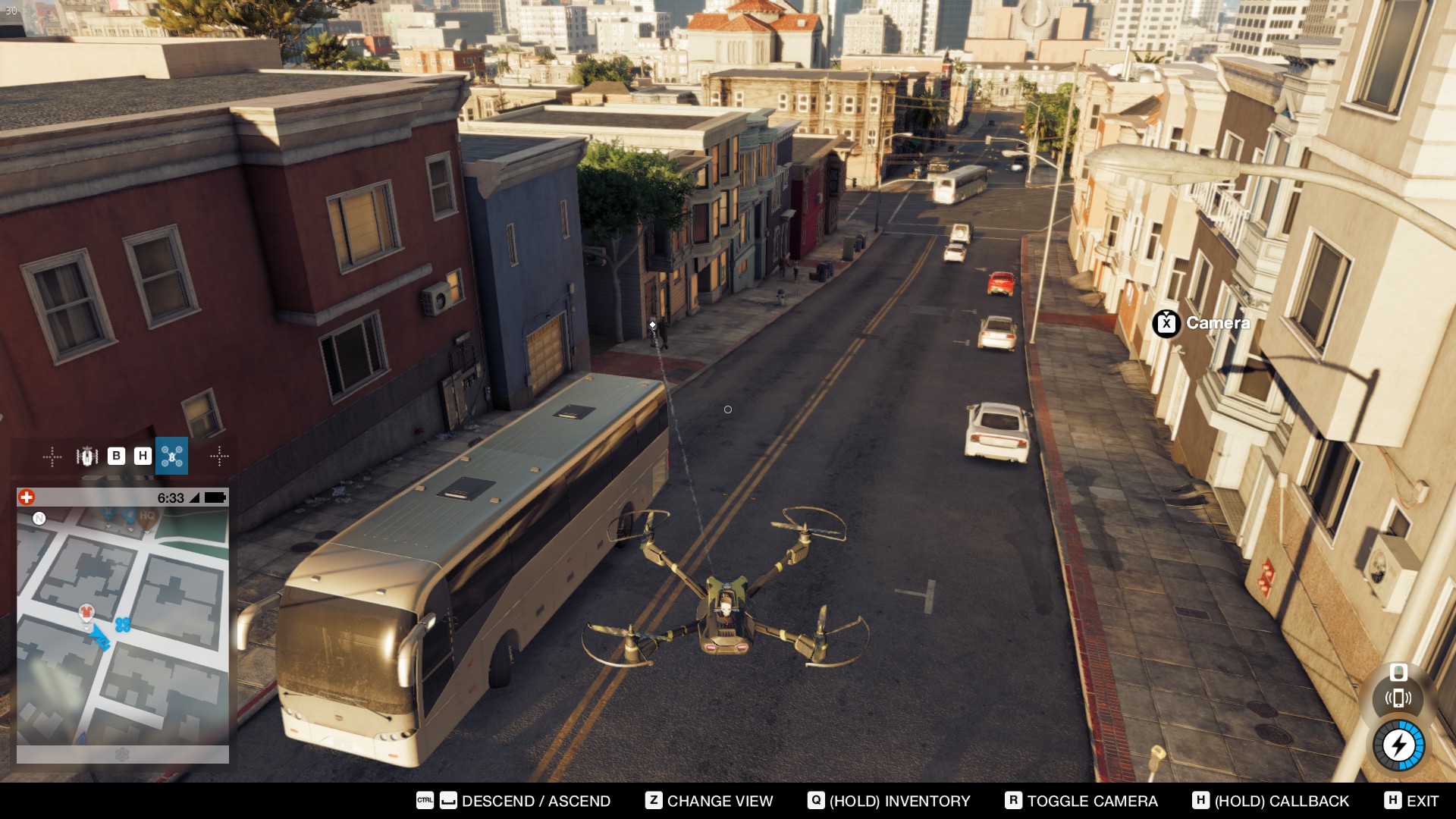Click the Inventory option in the bottom bar
1456x819 pixels.
click(889, 801)
